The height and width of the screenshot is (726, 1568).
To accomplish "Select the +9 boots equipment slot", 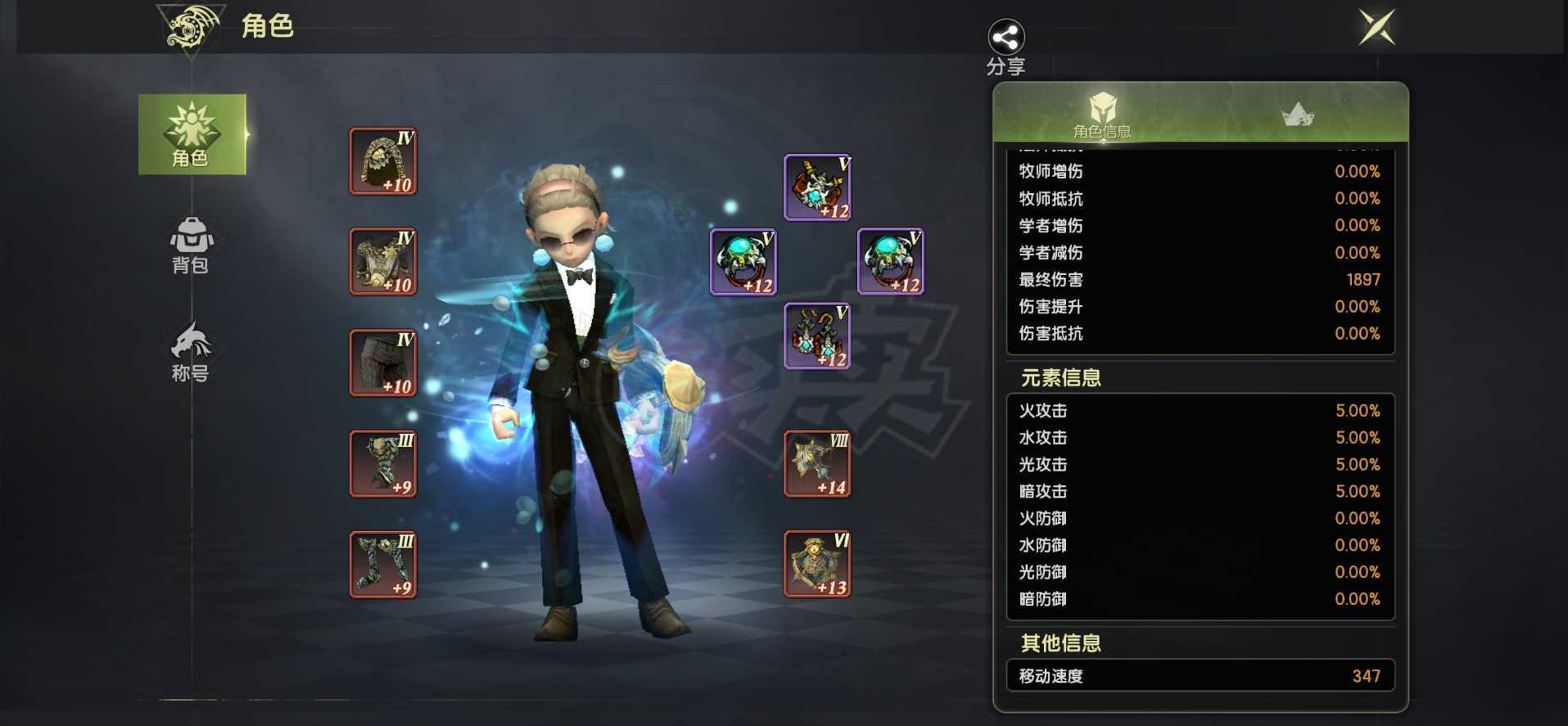I will (x=383, y=564).
